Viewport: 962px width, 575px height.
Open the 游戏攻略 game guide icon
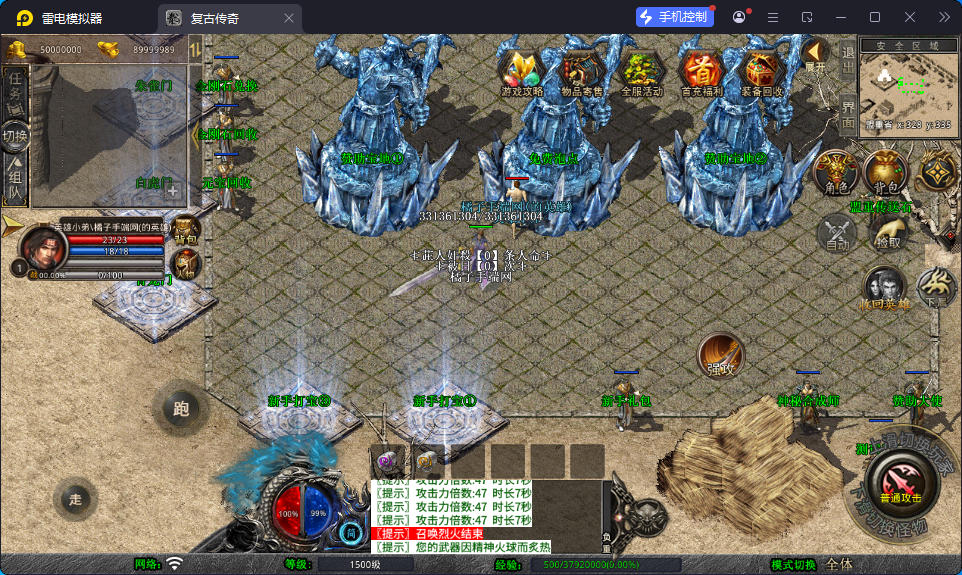521,71
